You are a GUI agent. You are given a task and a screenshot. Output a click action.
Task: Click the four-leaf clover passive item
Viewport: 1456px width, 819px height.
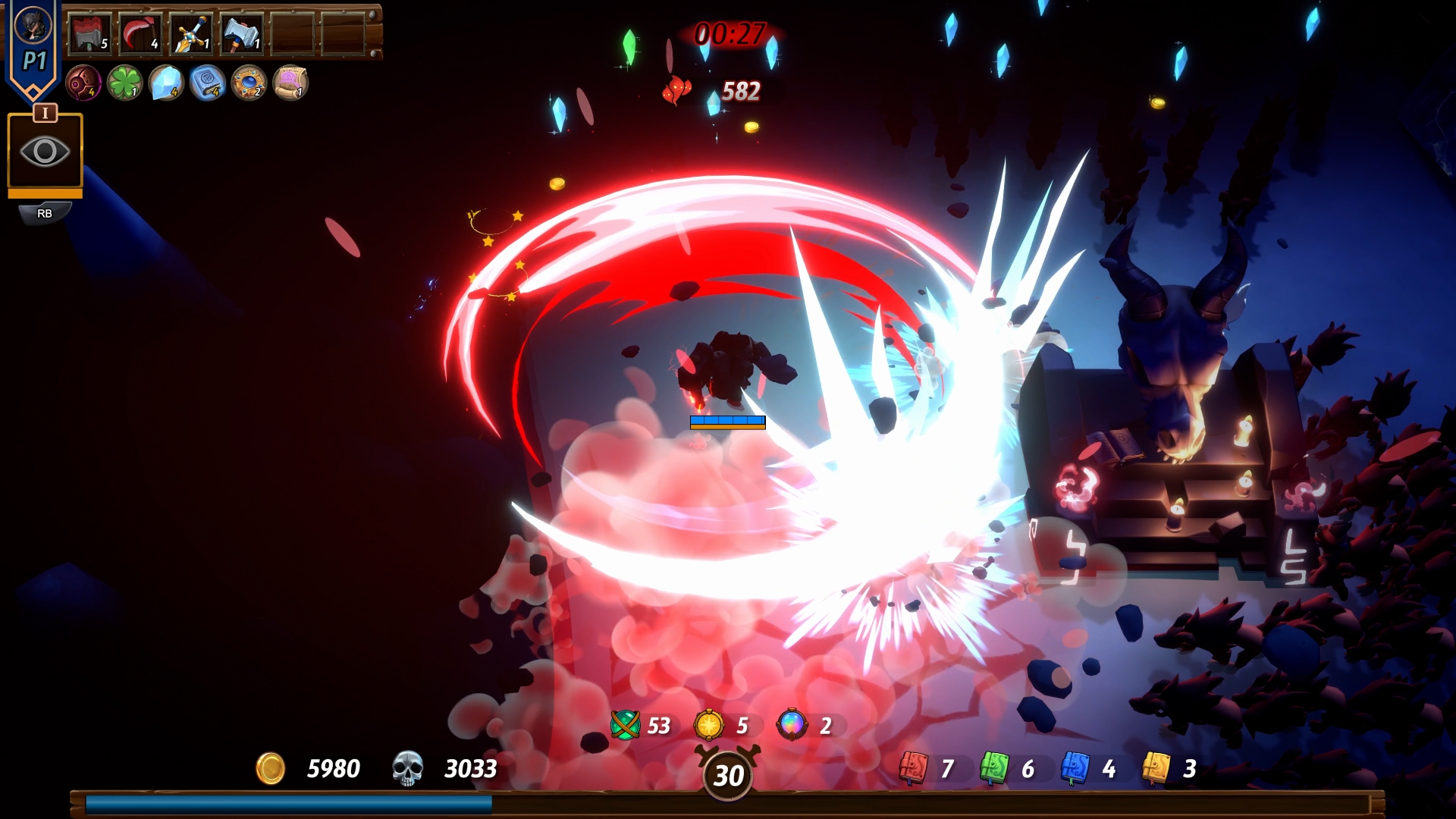pos(124,83)
